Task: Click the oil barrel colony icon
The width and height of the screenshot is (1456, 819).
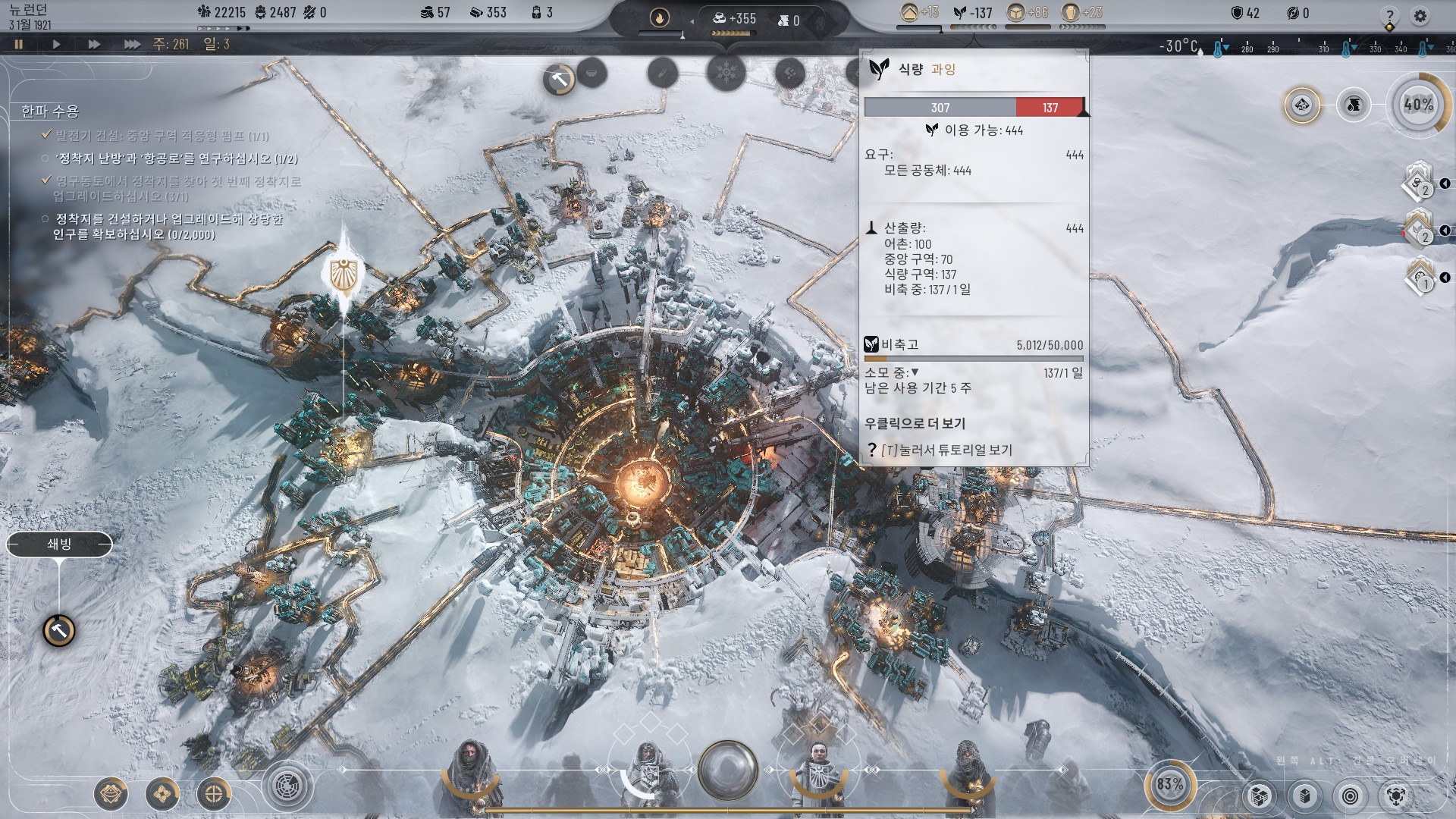Action: [1354, 105]
